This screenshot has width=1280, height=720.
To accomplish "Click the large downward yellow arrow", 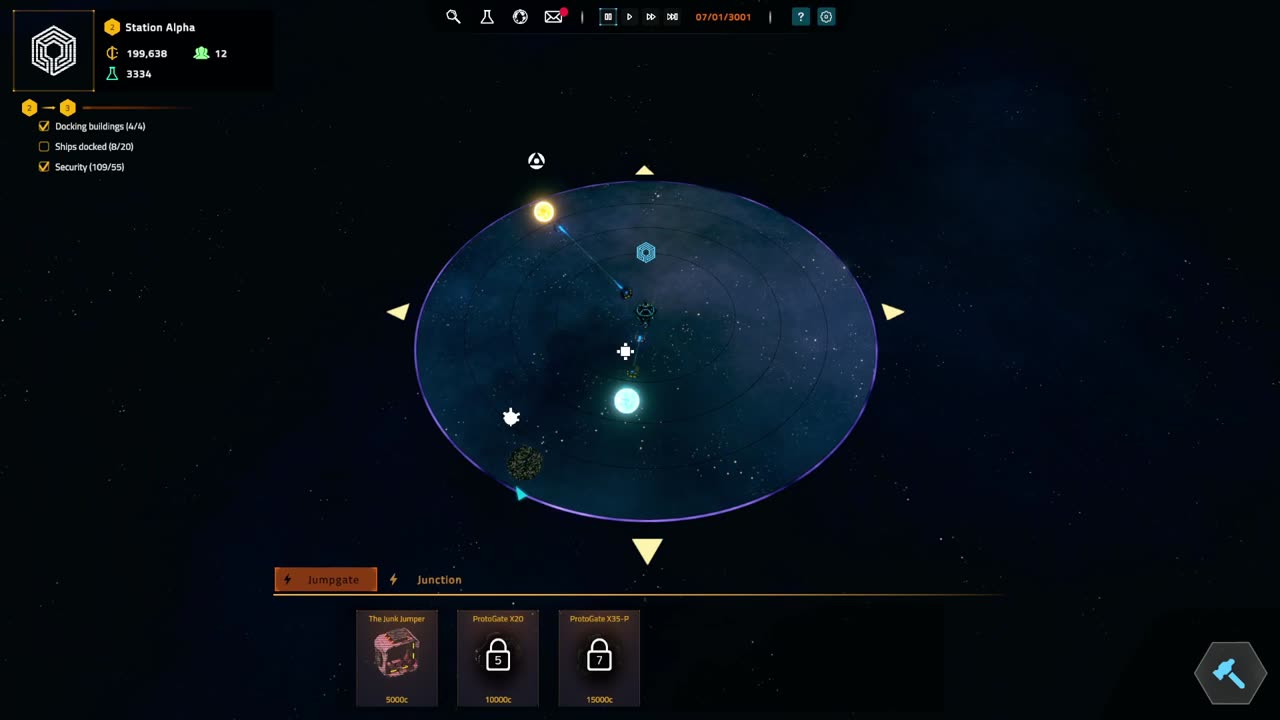I will point(647,550).
